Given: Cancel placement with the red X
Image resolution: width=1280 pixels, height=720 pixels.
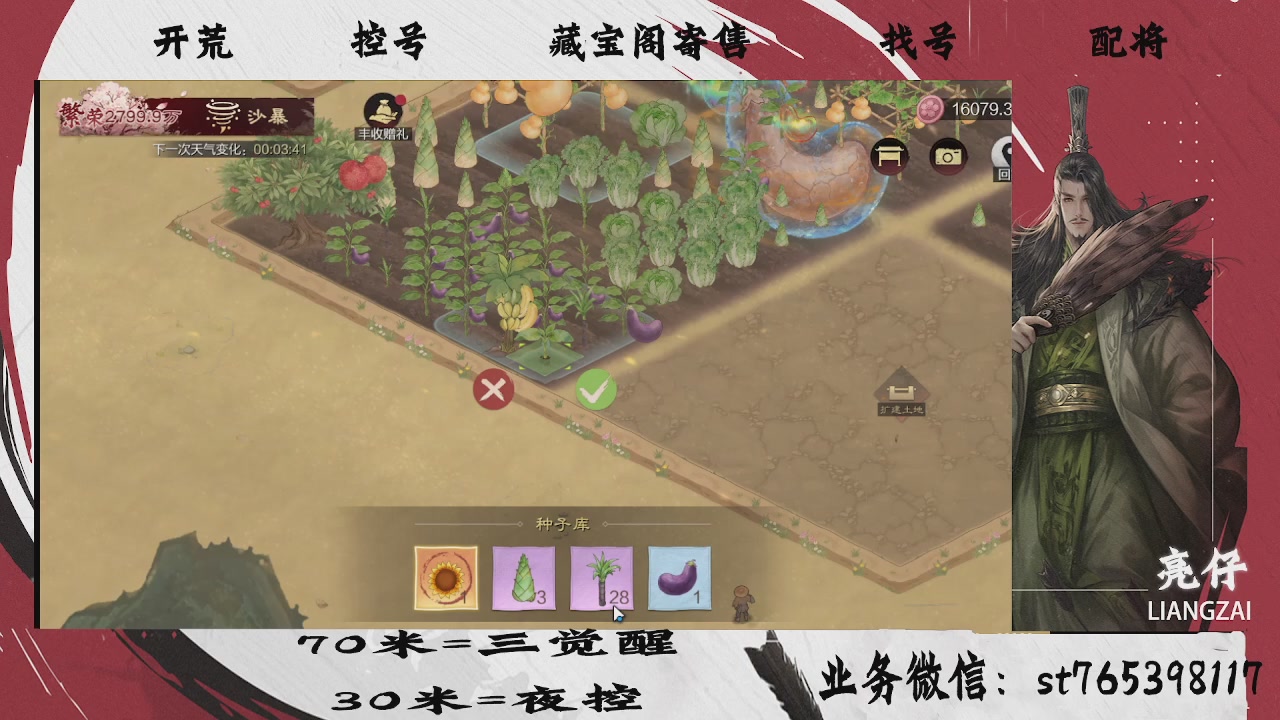Looking at the screenshot, I should click(492, 390).
